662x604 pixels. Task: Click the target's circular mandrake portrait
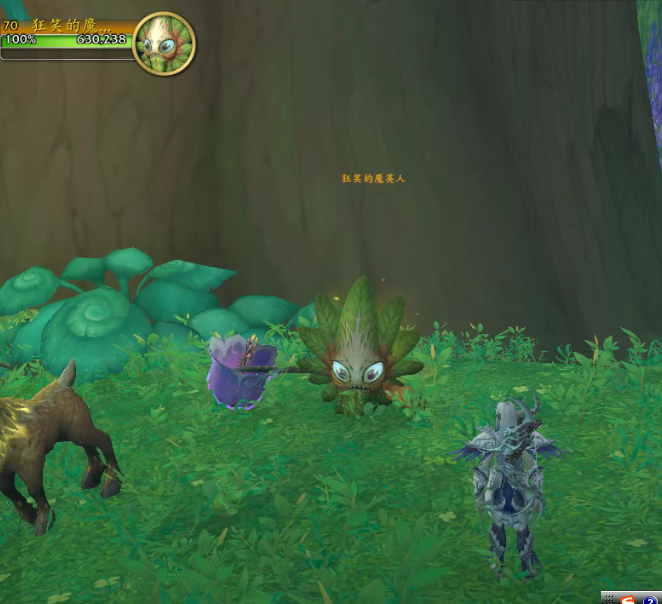(x=163, y=43)
